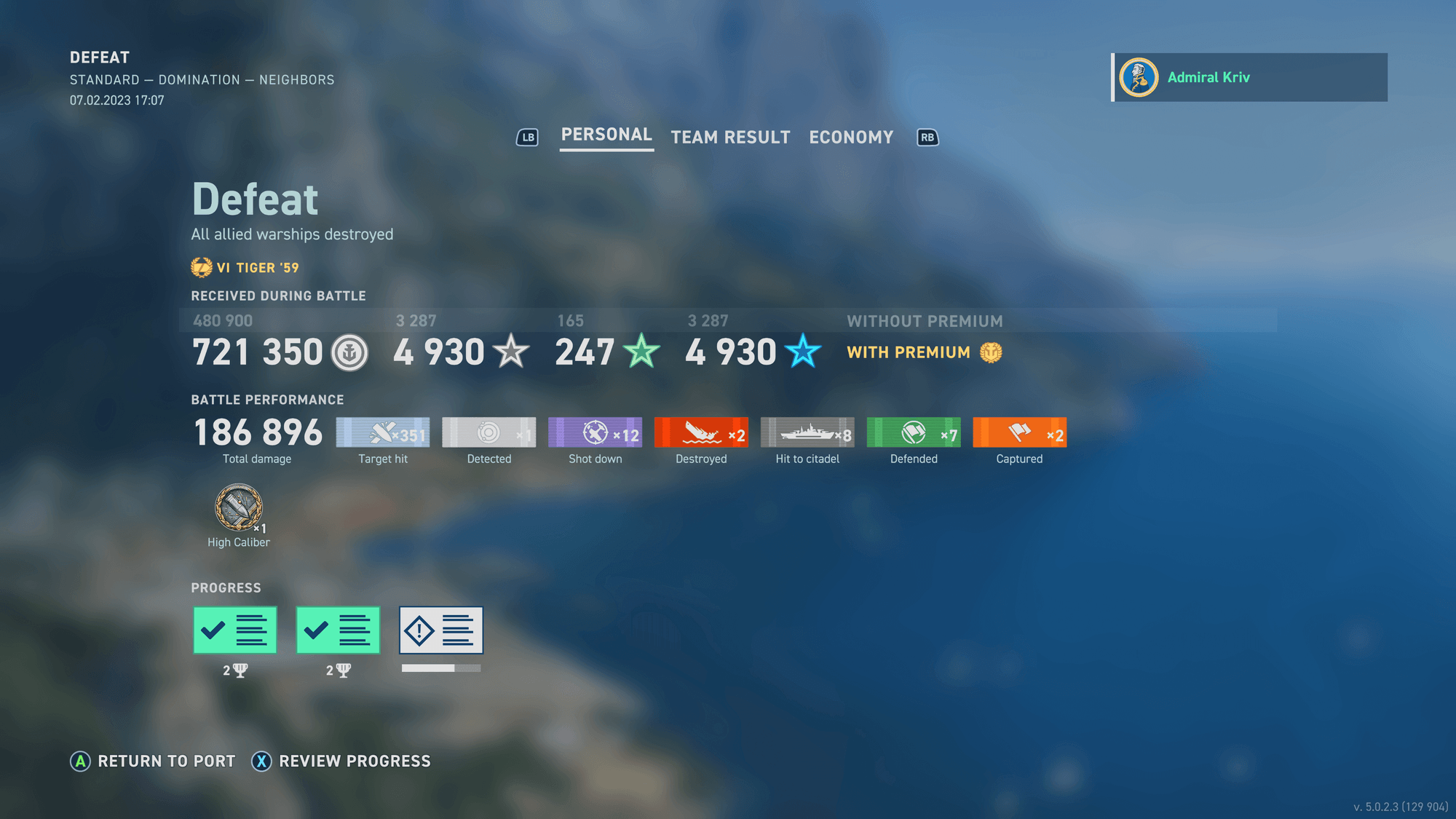
Task: Select the Target hit ribbon icon
Action: pos(381,432)
